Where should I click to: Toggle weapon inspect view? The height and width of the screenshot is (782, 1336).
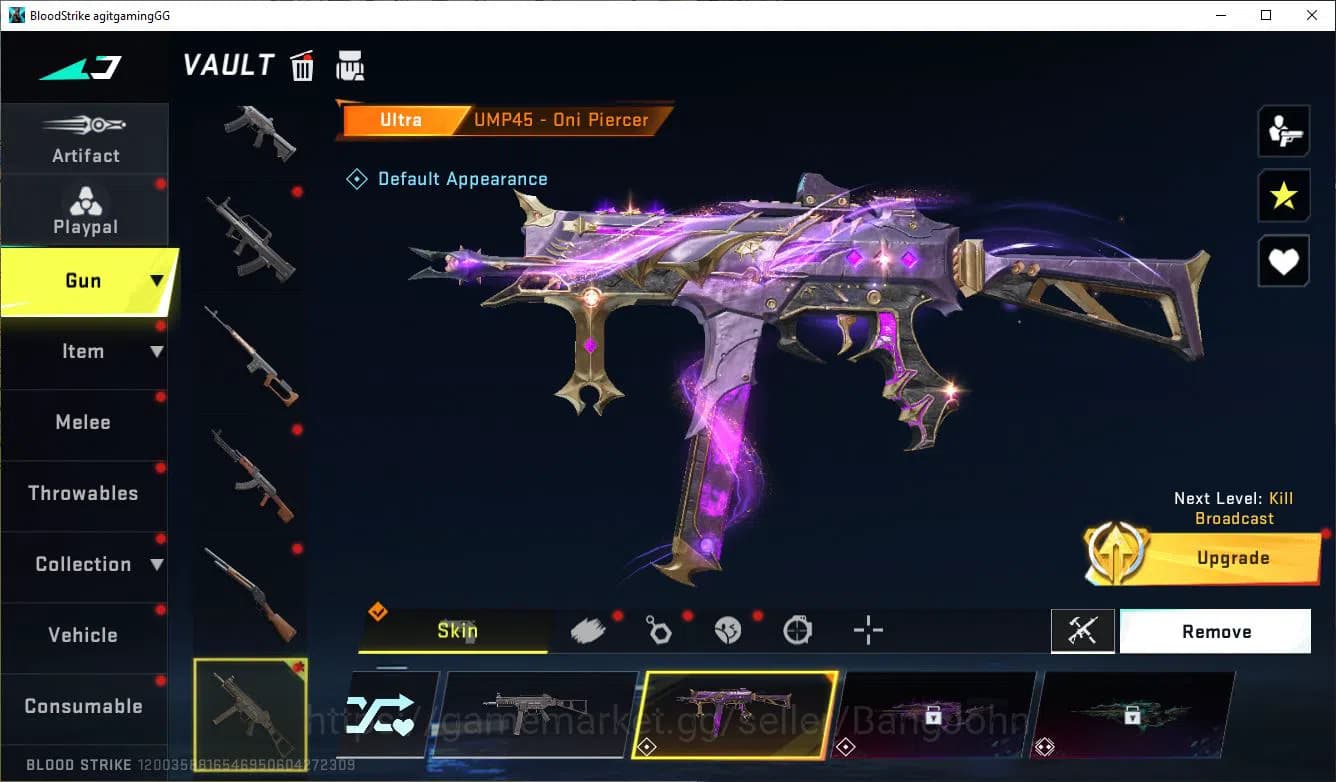[x=1083, y=631]
